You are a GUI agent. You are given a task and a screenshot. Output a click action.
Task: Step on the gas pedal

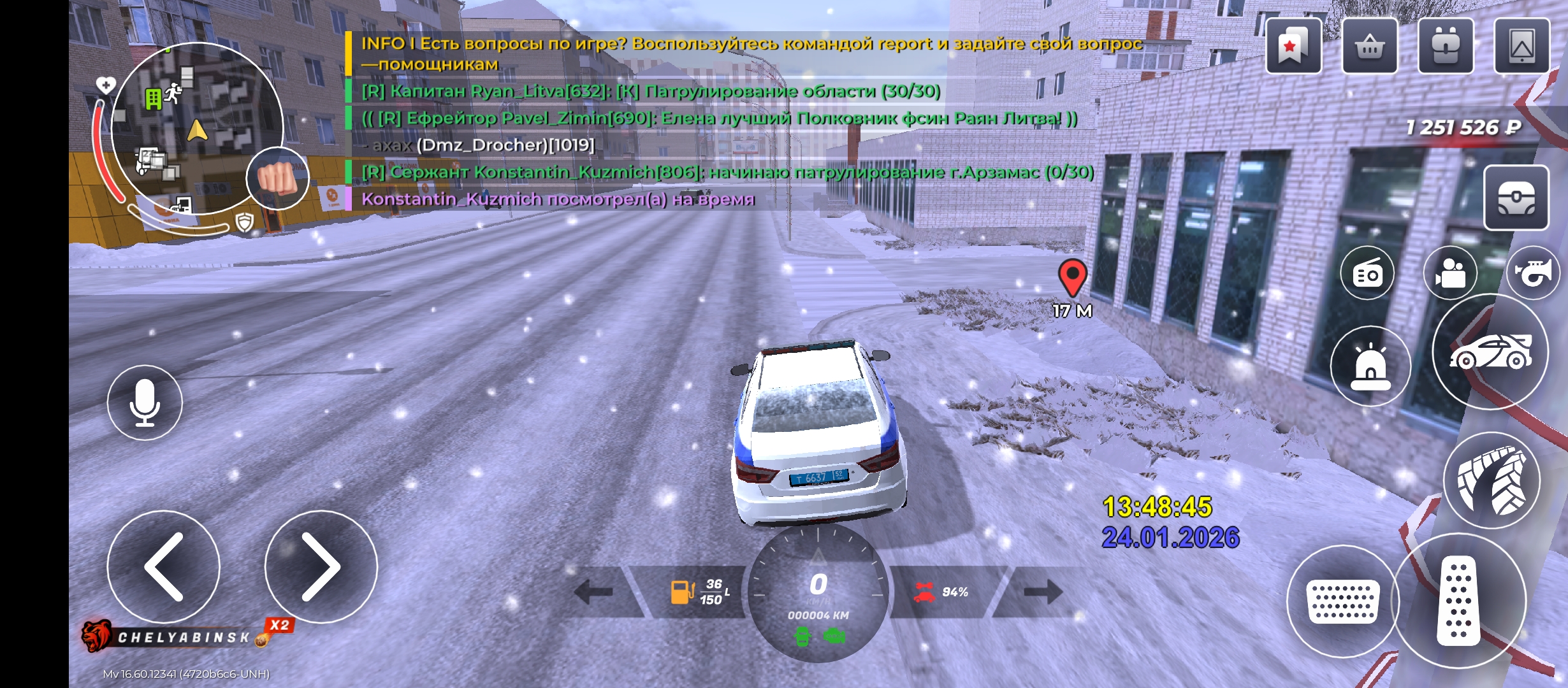pyautogui.click(x=1458, y=601)
